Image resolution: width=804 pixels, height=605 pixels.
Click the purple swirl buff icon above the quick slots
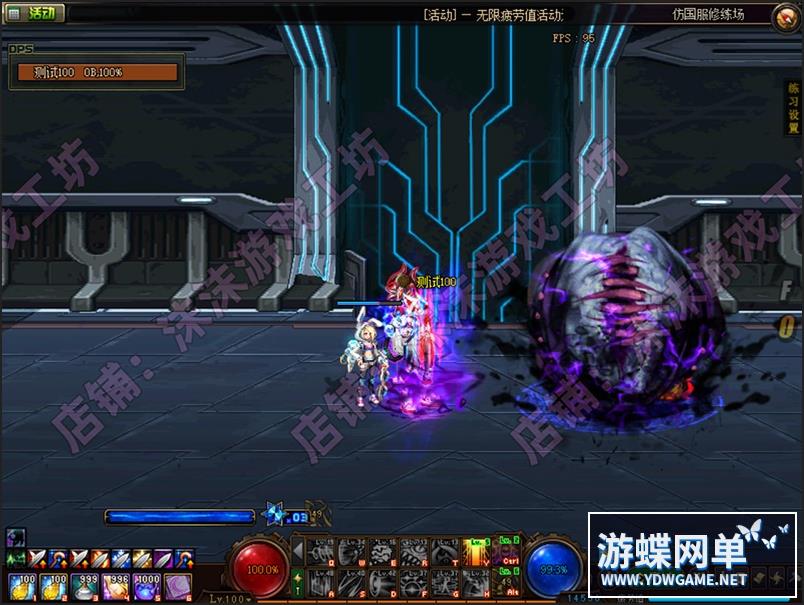click(x=16, y=537)
